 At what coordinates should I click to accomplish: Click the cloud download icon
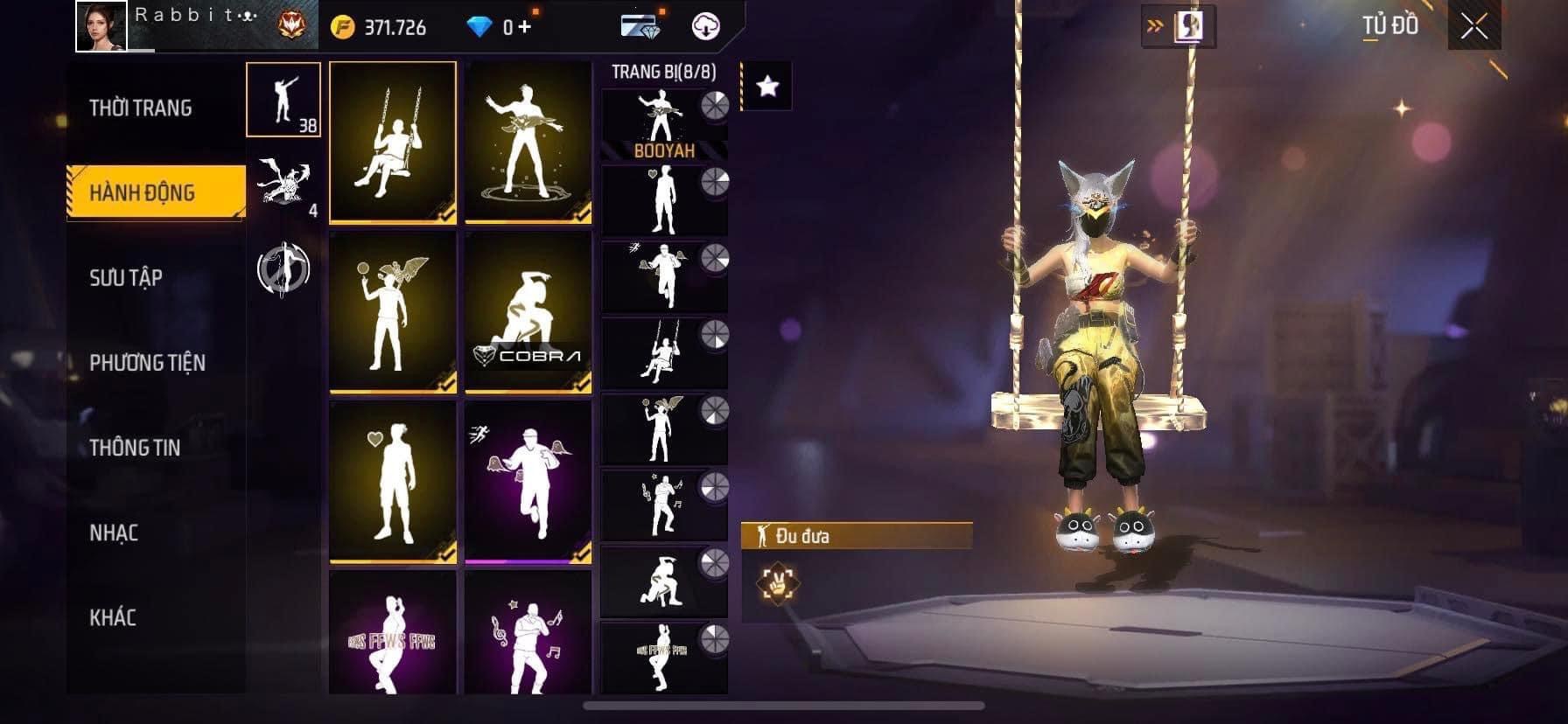pyautogui.click(x=706, y=26)
